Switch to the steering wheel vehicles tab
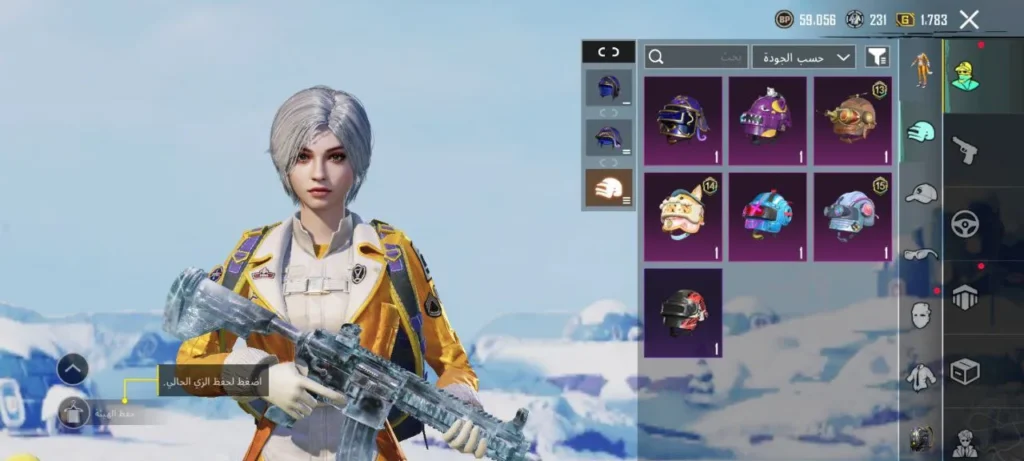The image size is (1024, 461). click(x=965, y=223)
